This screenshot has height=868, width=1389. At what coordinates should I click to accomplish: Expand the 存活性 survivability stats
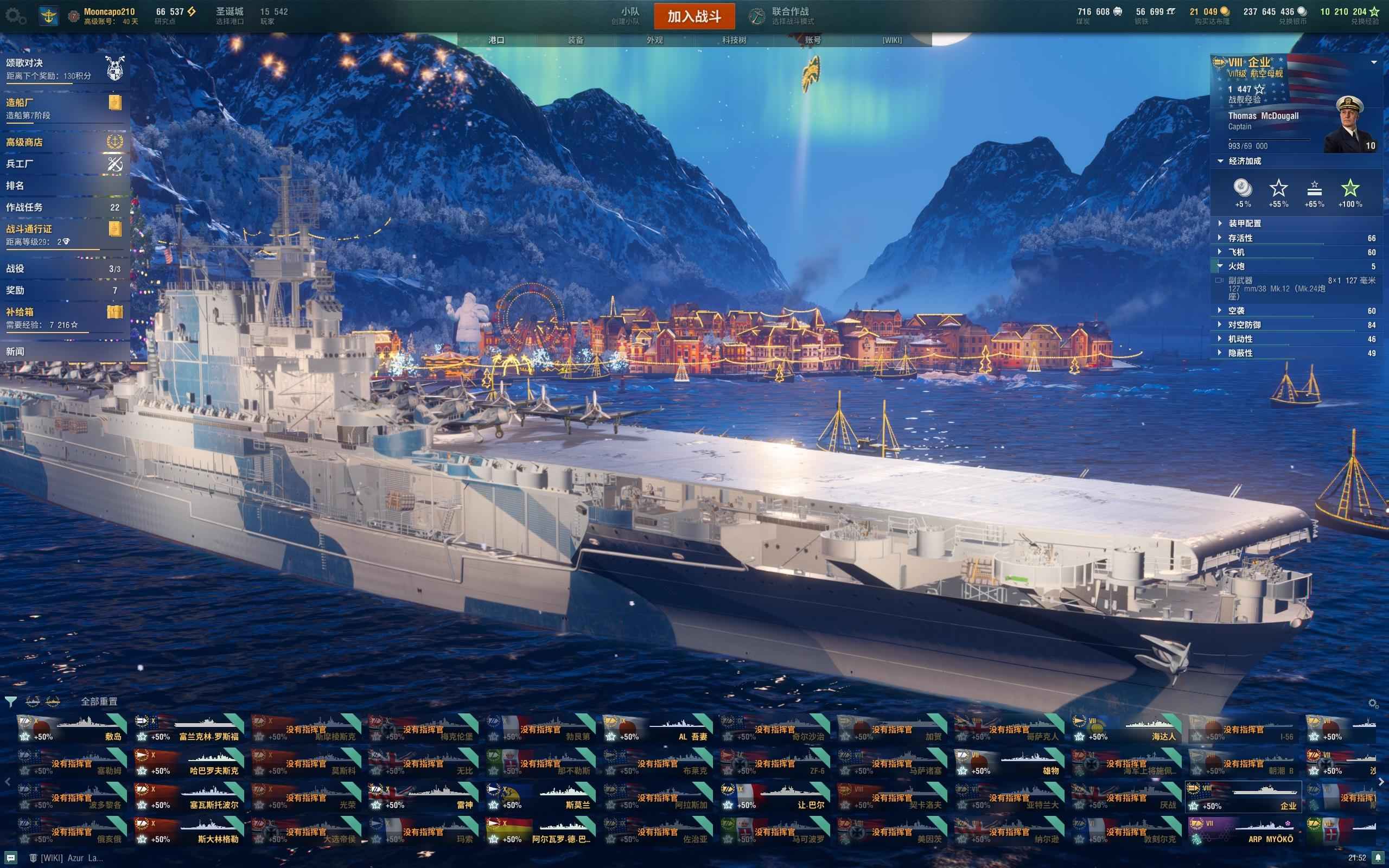tap(1240, 238)
